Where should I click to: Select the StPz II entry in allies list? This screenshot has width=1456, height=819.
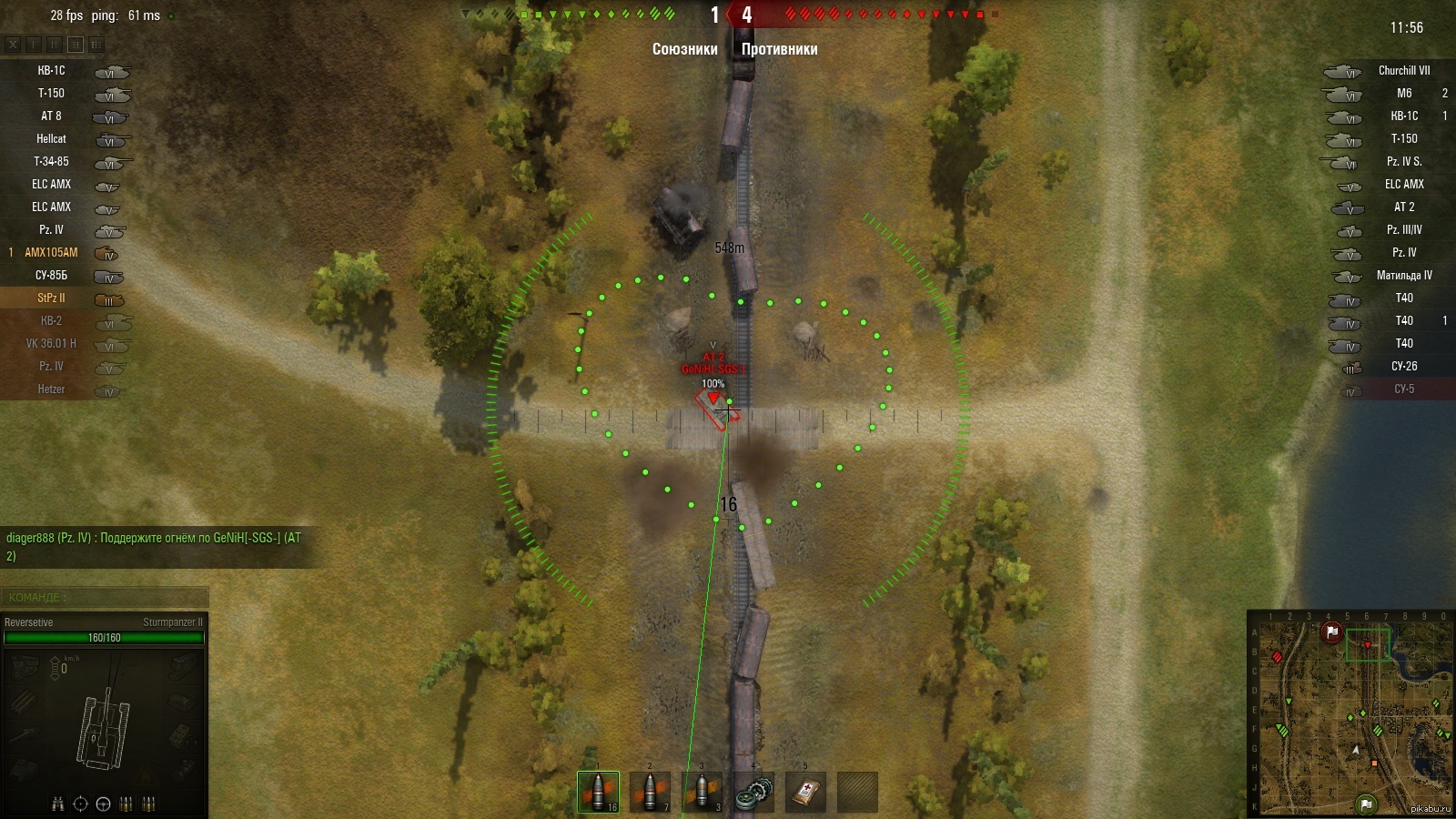[52, 298]
